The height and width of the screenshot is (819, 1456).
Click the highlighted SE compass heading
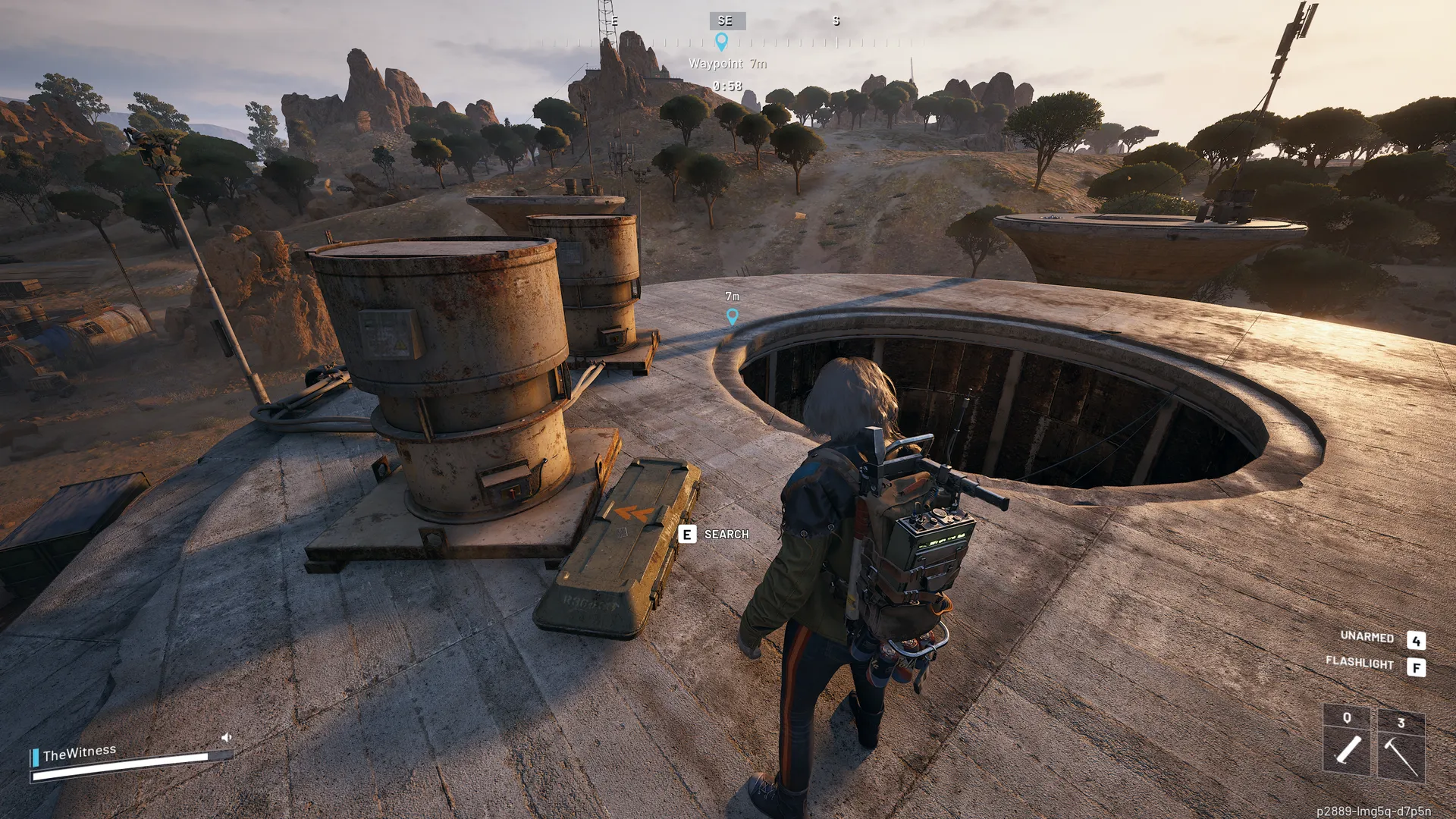(726, 21)
